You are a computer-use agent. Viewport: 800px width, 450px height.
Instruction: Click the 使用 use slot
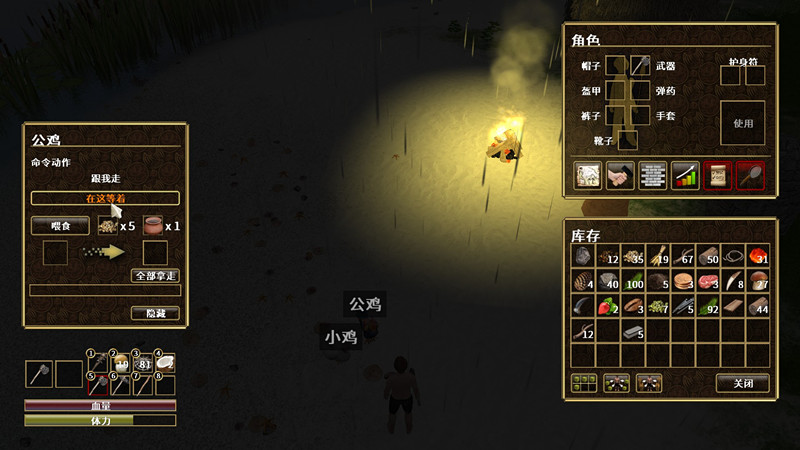coord(742,123)
